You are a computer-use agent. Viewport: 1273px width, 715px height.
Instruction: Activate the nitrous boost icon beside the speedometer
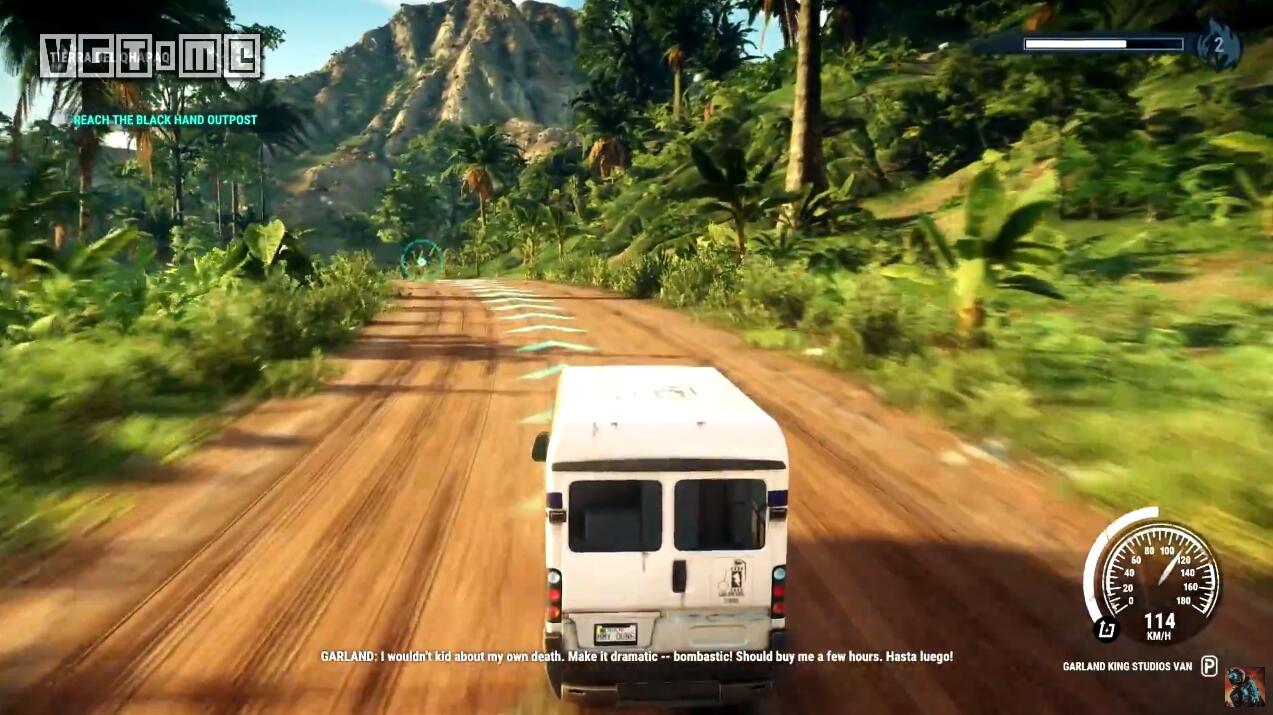[1105, 629]
